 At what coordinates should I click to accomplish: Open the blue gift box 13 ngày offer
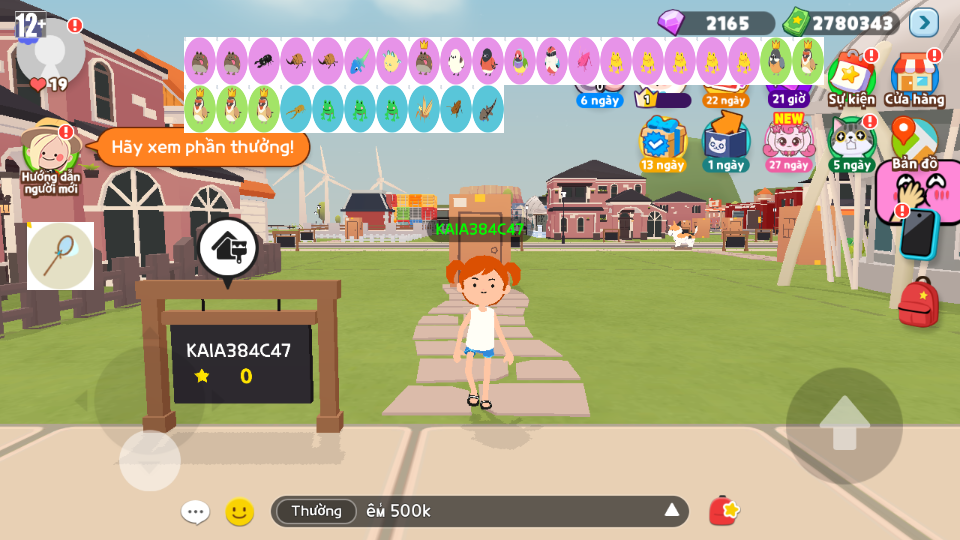662,141
